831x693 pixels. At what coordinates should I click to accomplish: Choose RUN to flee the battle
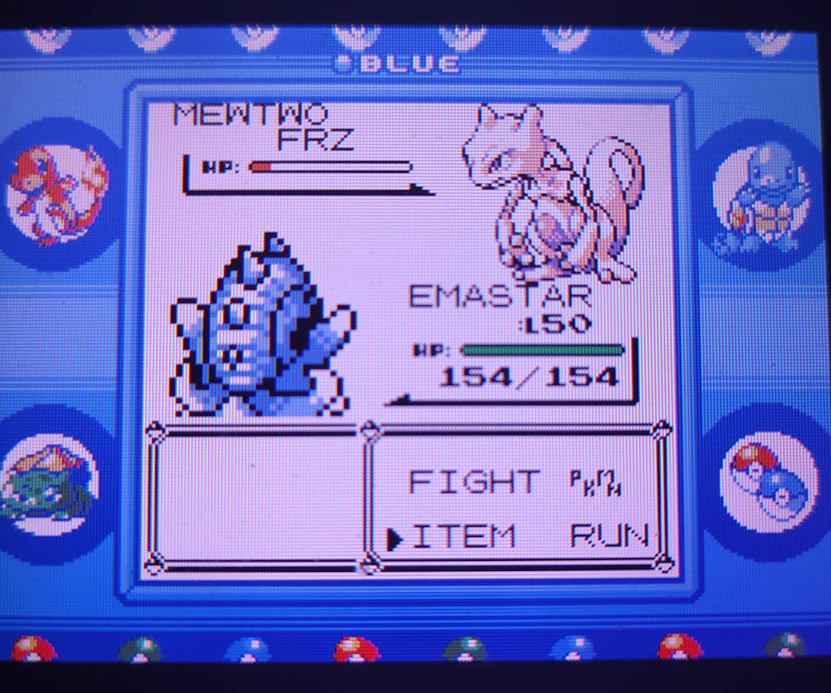(x=609, y=537)
